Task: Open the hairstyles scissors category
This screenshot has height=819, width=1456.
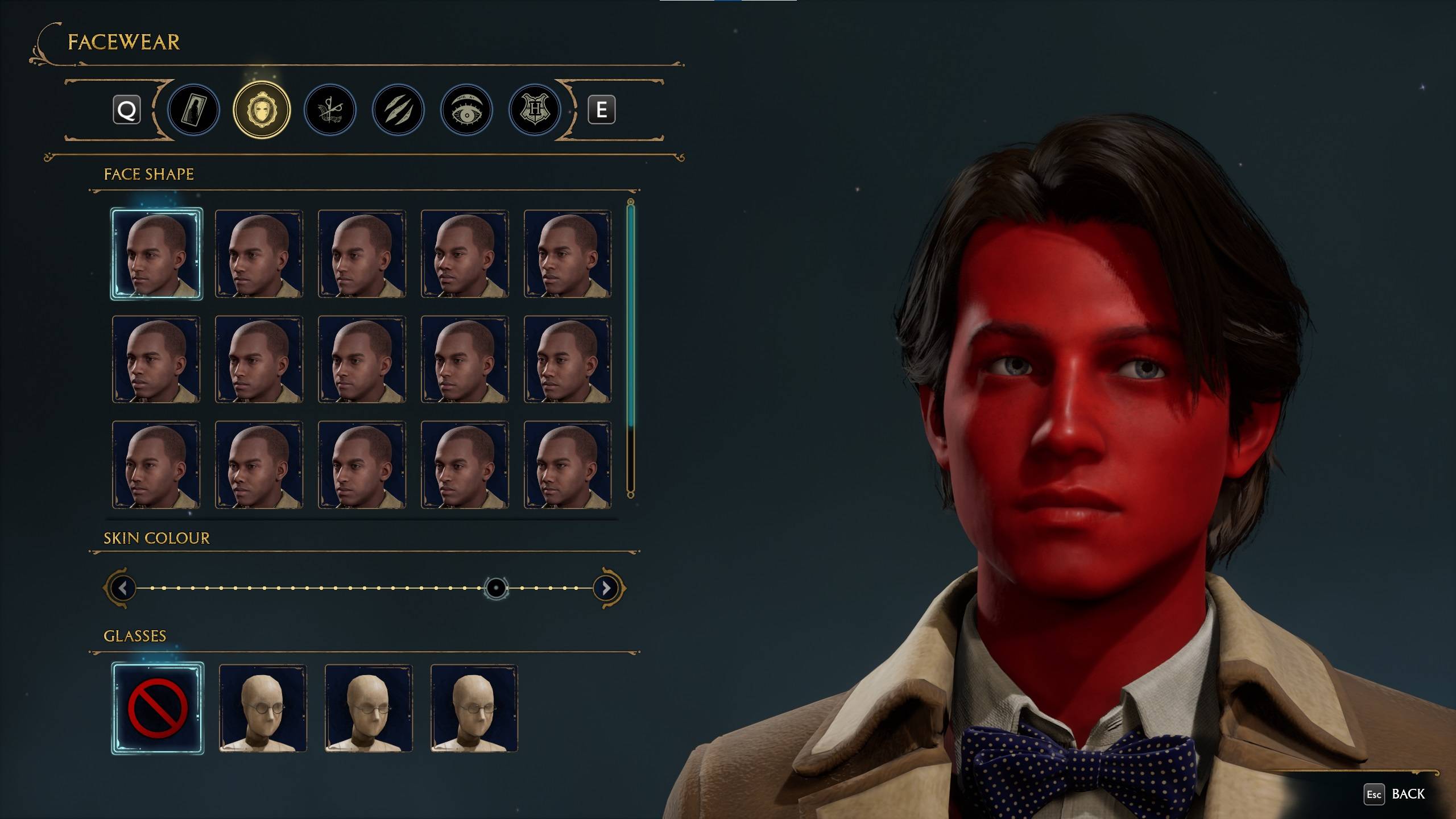Action: coord(330,110)
